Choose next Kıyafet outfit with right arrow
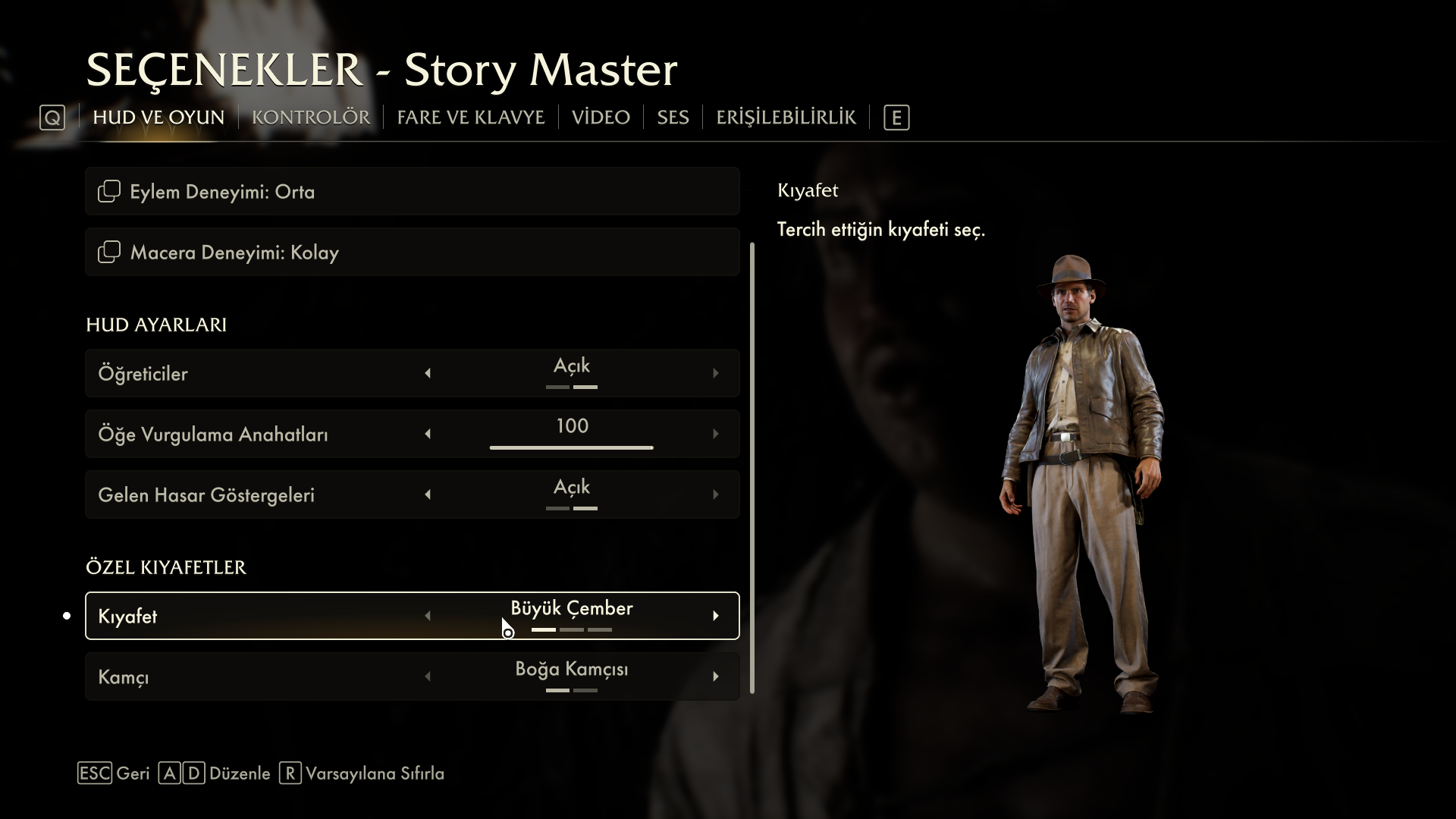This screenshot has height=819, width=1456. point(715,616)
